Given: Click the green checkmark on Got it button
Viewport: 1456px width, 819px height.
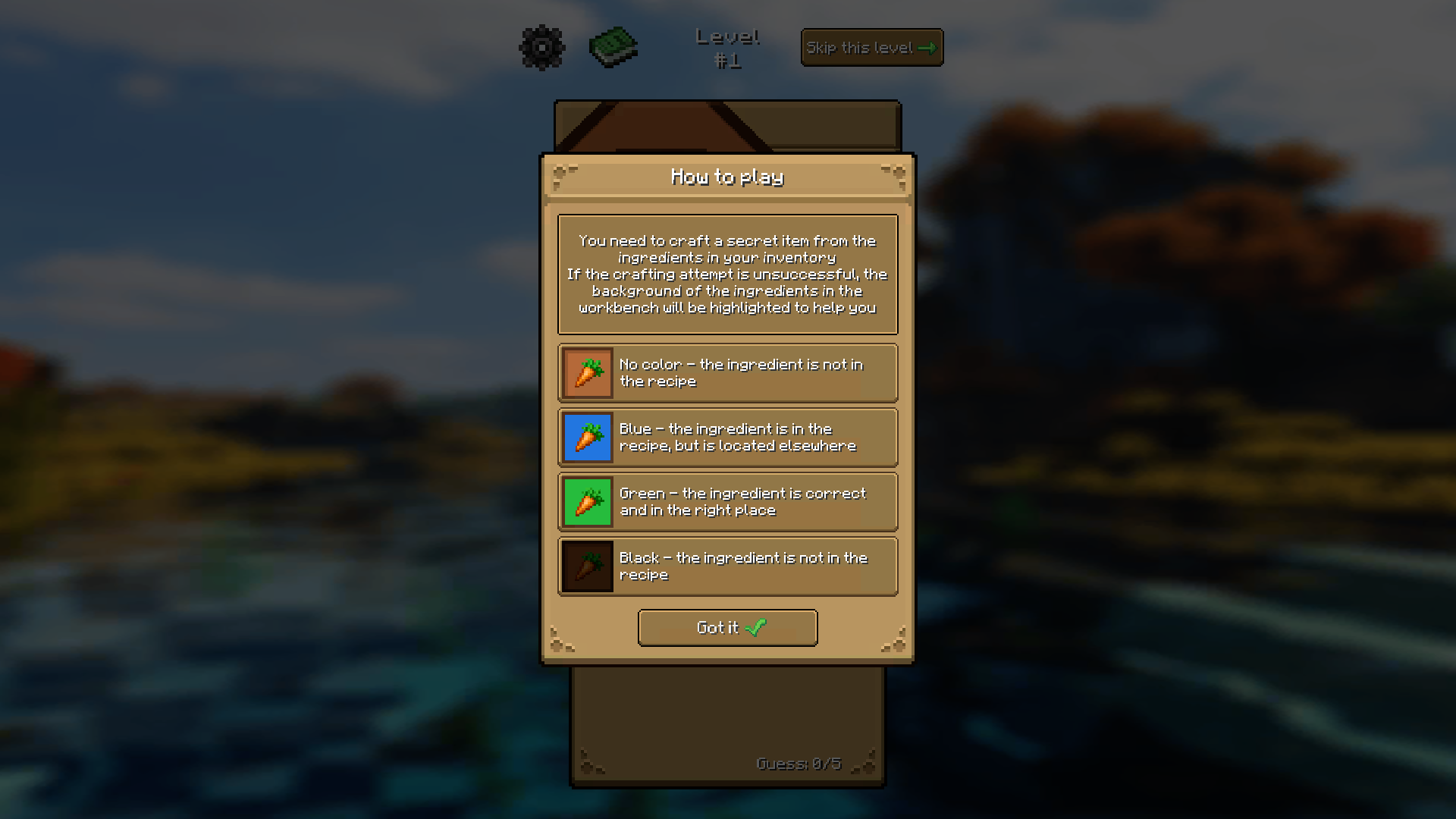Looking at the screenshot, I should pyautogui.click(x=753, y=628).
